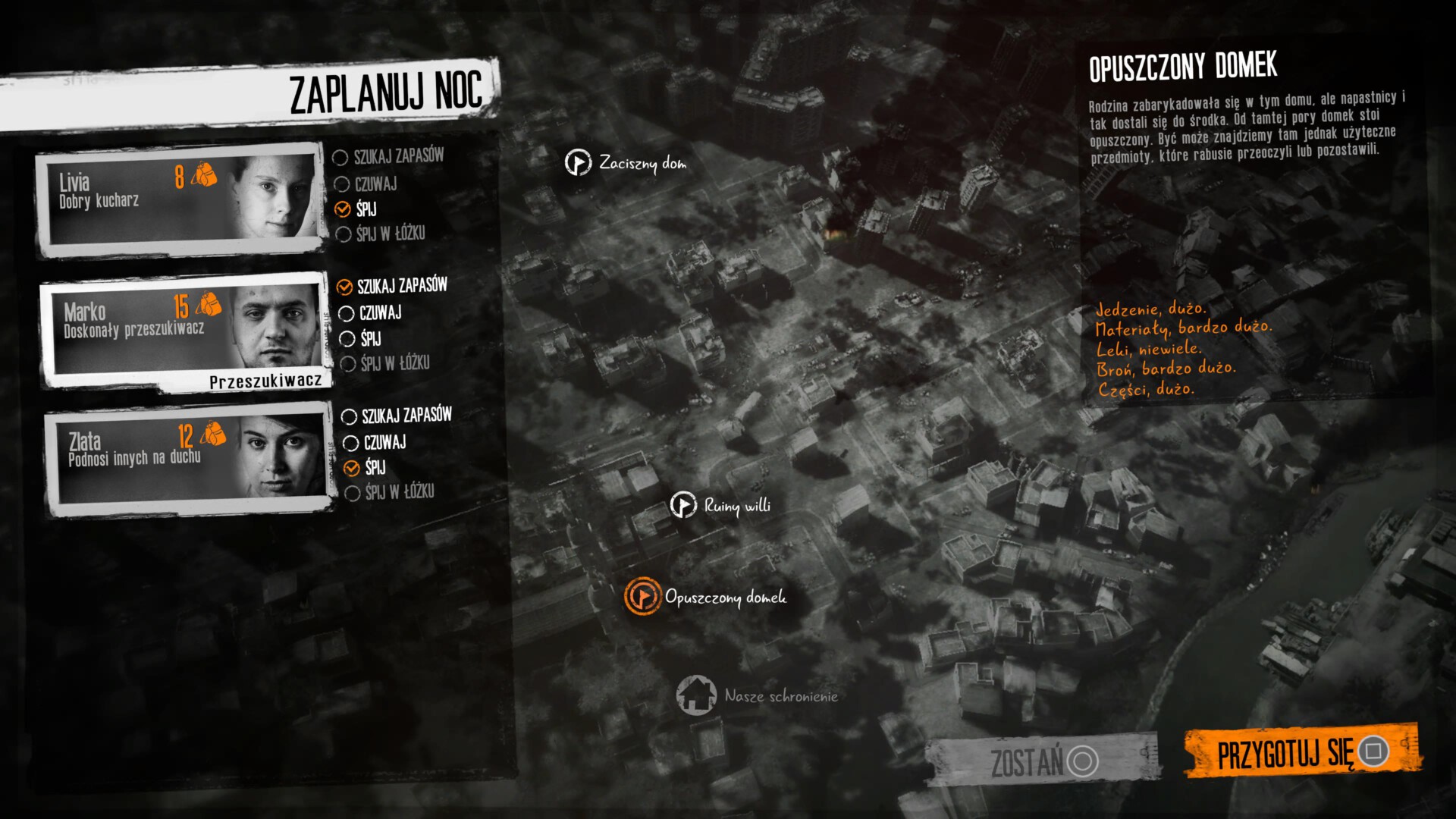The width and height of the screenshot is (1456, 819).
Task: Select the Zaciszny dom map location
Action: click(x=578, y=162)
